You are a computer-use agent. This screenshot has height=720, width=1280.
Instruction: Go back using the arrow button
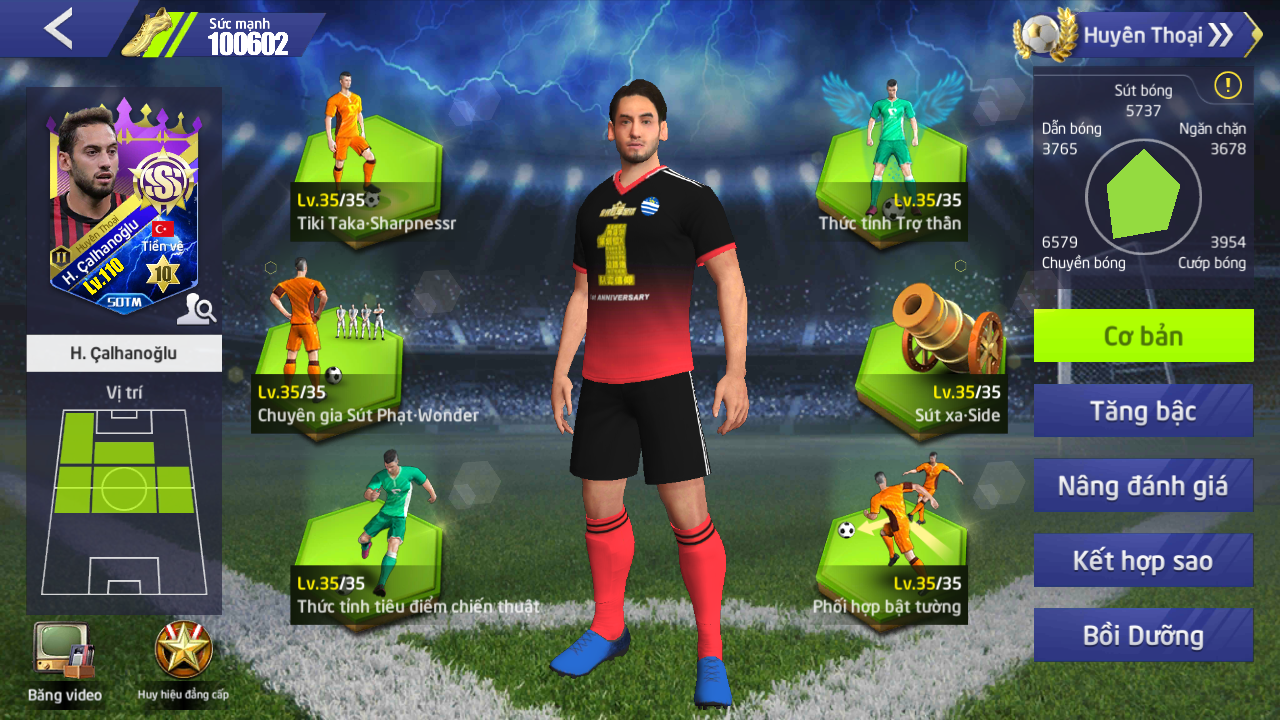click(x=58, y=29)
